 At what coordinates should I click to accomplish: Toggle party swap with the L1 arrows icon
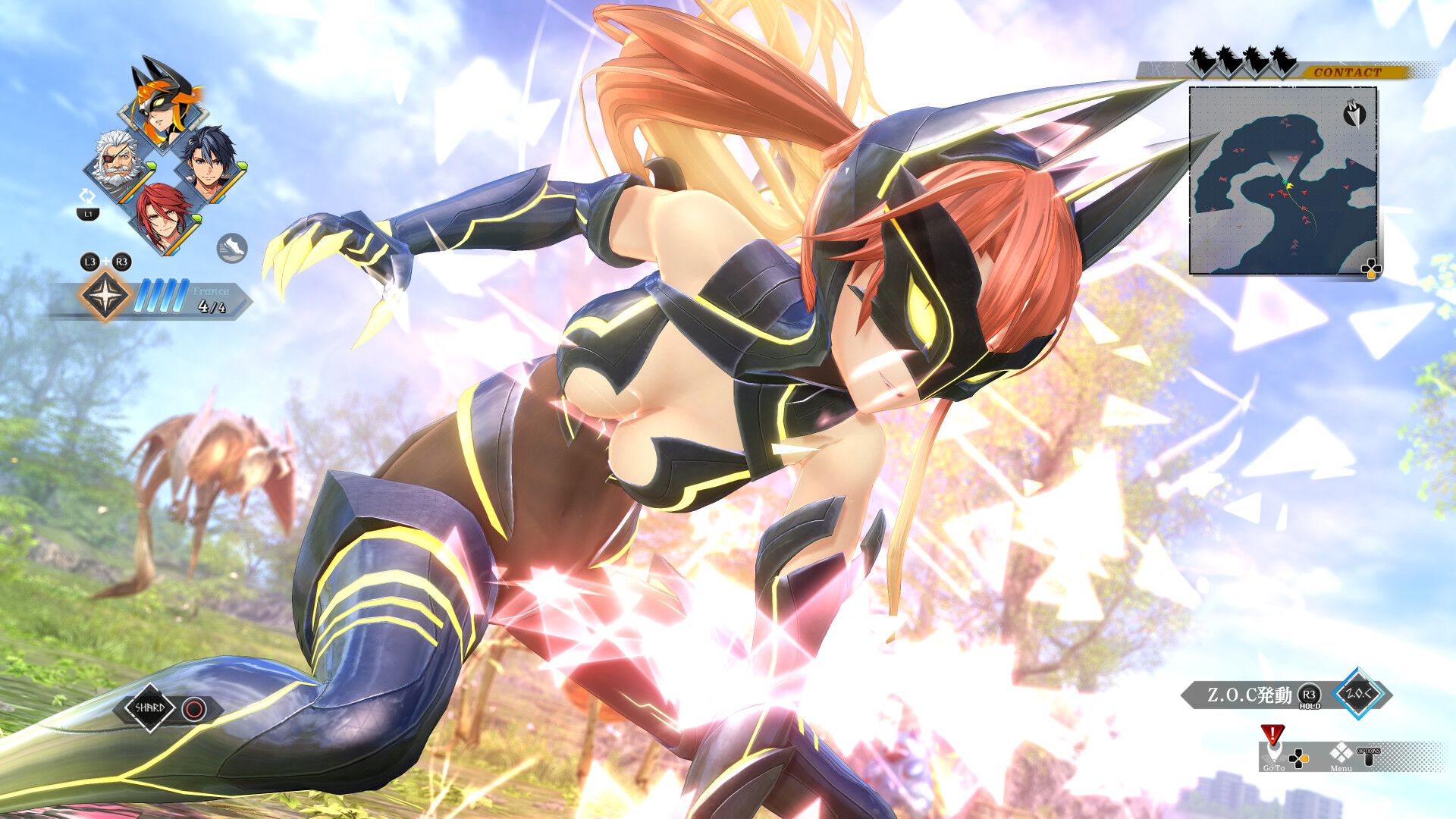[x=89, y=199]
